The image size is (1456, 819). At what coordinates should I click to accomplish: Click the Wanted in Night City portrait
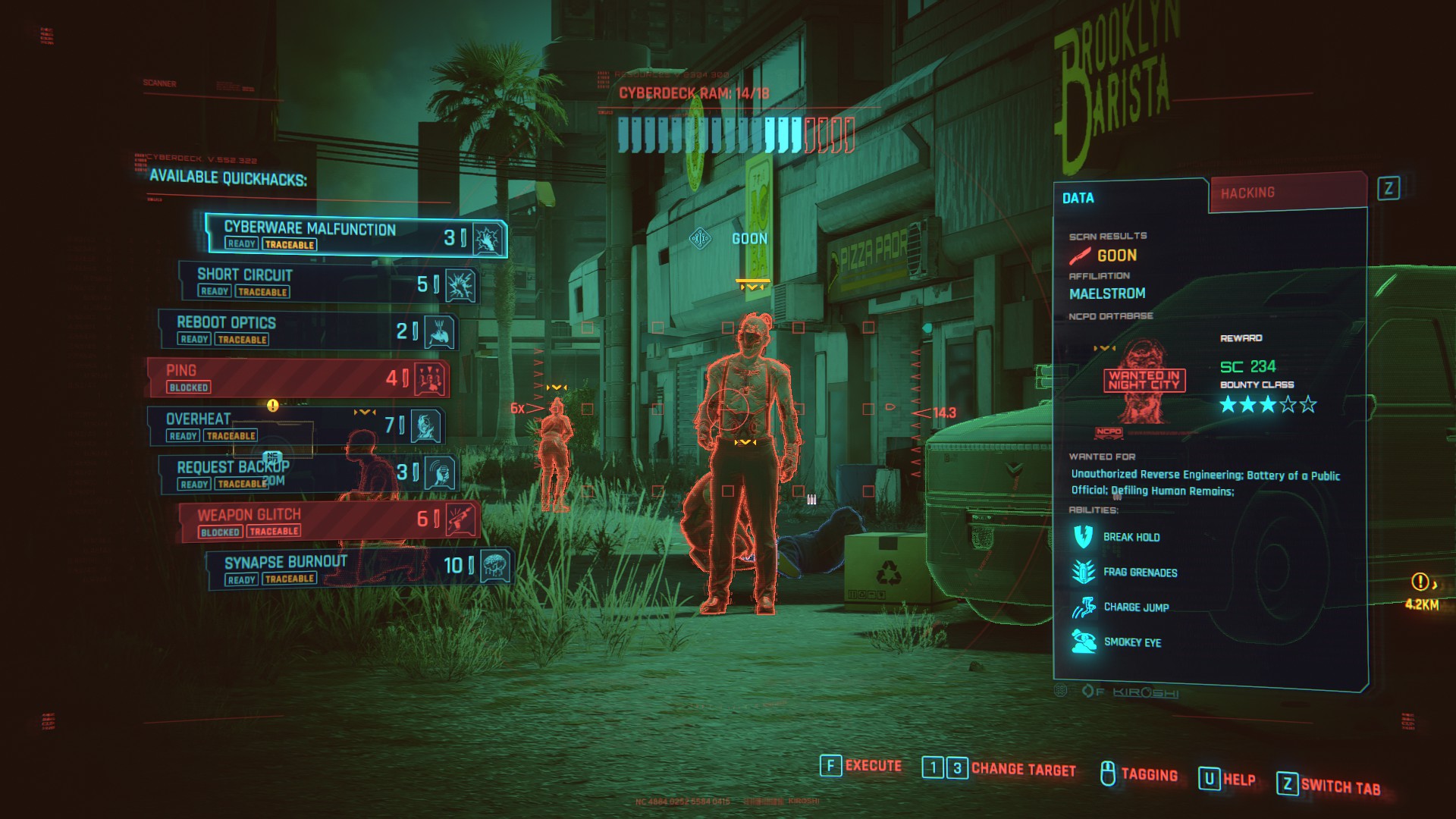(1144, 381)
